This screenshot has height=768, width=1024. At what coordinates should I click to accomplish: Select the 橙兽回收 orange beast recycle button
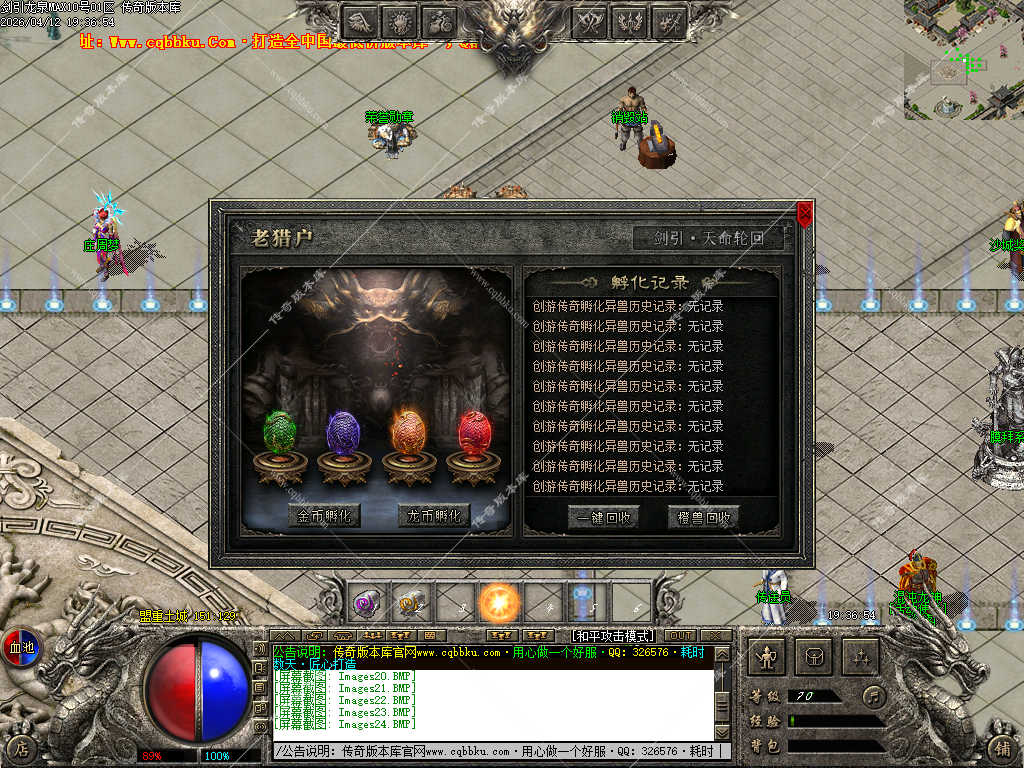[x=703, y=517]
